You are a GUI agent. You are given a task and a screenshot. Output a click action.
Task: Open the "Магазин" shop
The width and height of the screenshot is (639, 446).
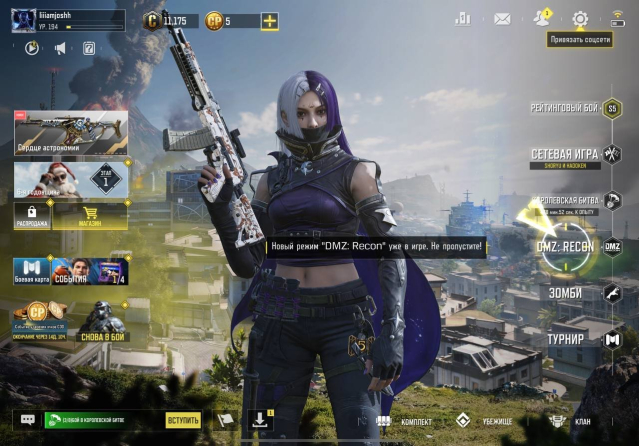pyautogui.click(x=88, y=214)
